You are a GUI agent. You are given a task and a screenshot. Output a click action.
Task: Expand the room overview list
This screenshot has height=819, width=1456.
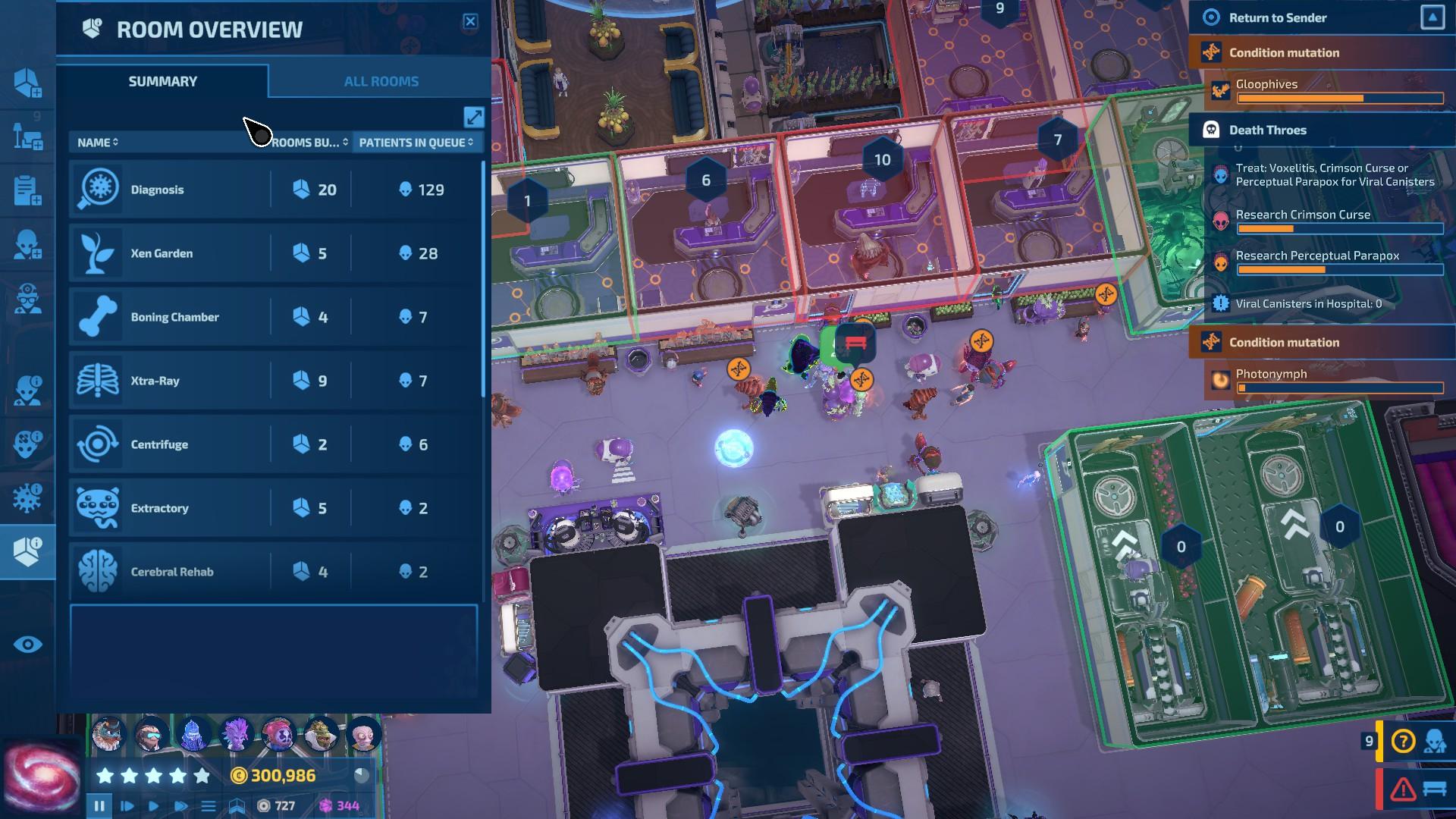pos(474,117)
